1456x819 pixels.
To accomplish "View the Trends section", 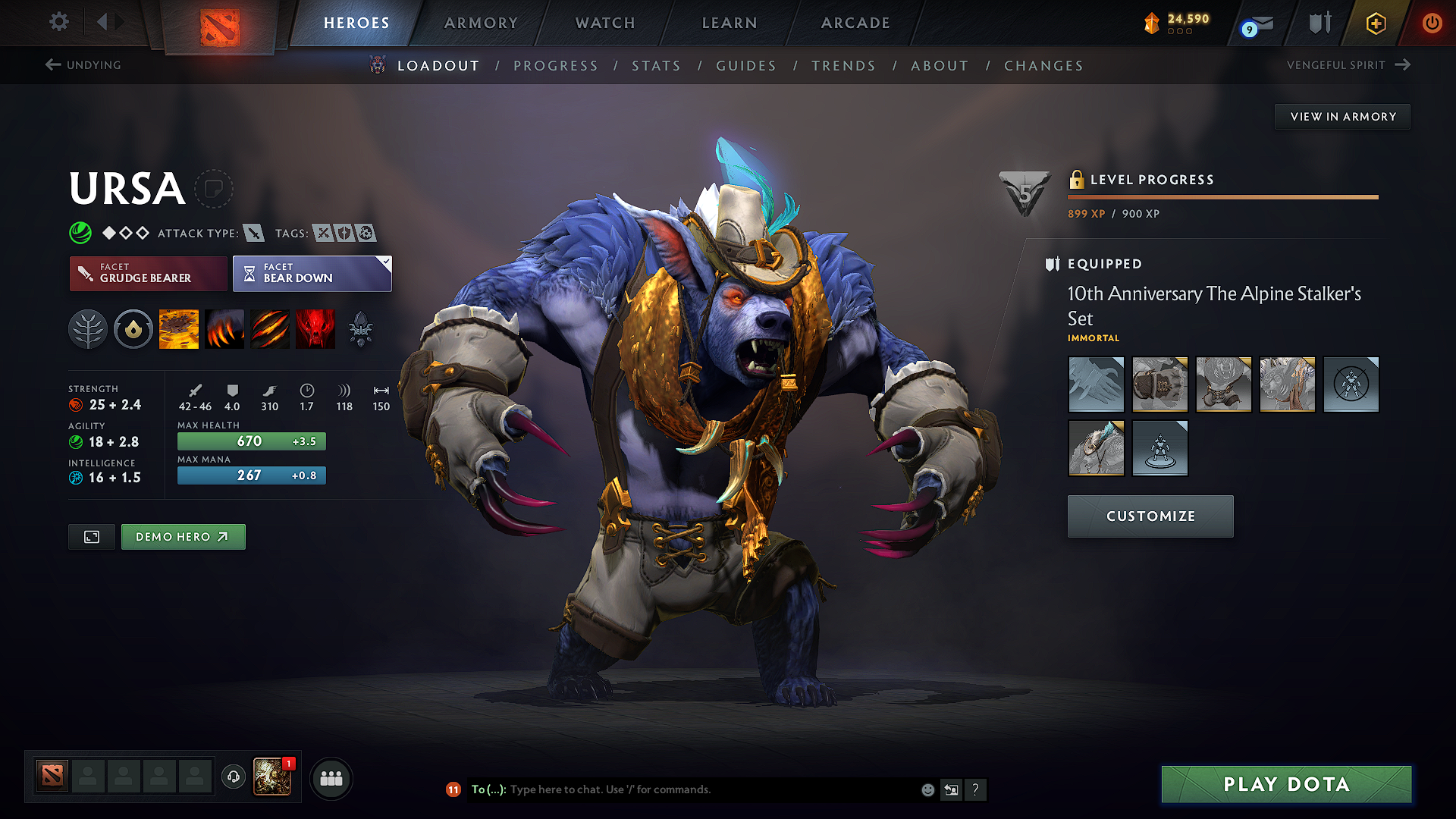I will tap(843, 66).
